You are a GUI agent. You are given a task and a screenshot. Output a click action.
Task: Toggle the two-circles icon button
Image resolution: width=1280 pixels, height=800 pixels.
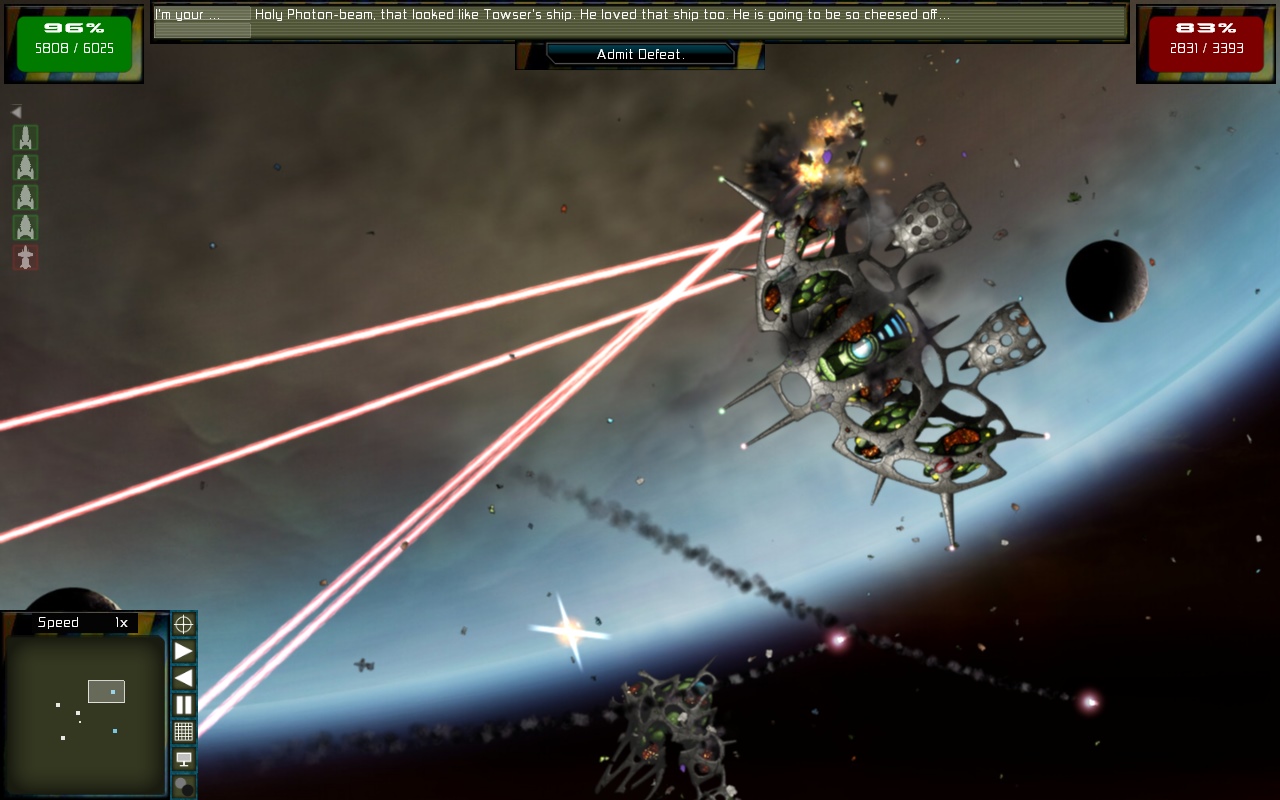(184, 786)
